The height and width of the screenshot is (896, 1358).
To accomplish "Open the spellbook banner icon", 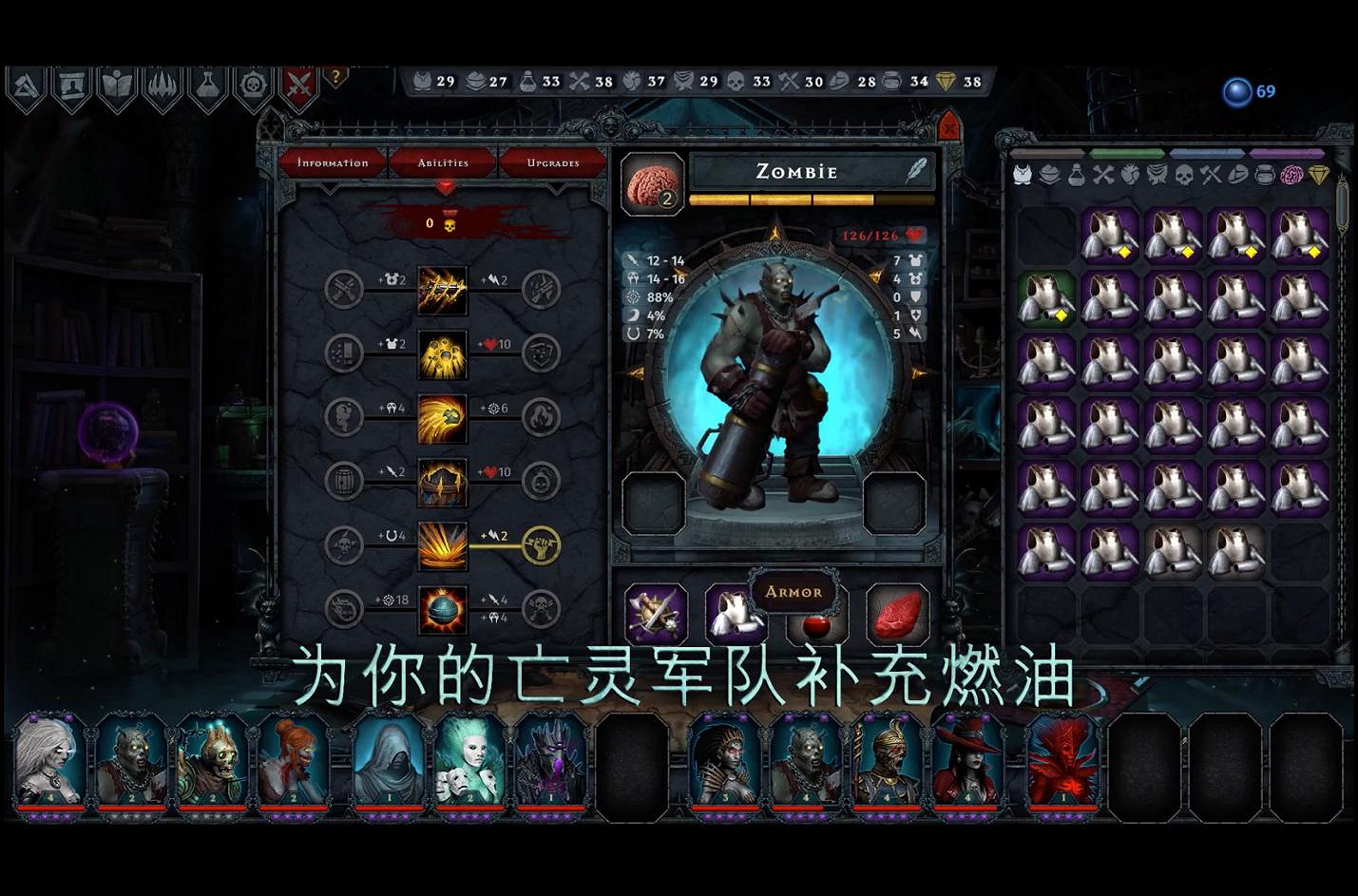I will click(117, 84).
